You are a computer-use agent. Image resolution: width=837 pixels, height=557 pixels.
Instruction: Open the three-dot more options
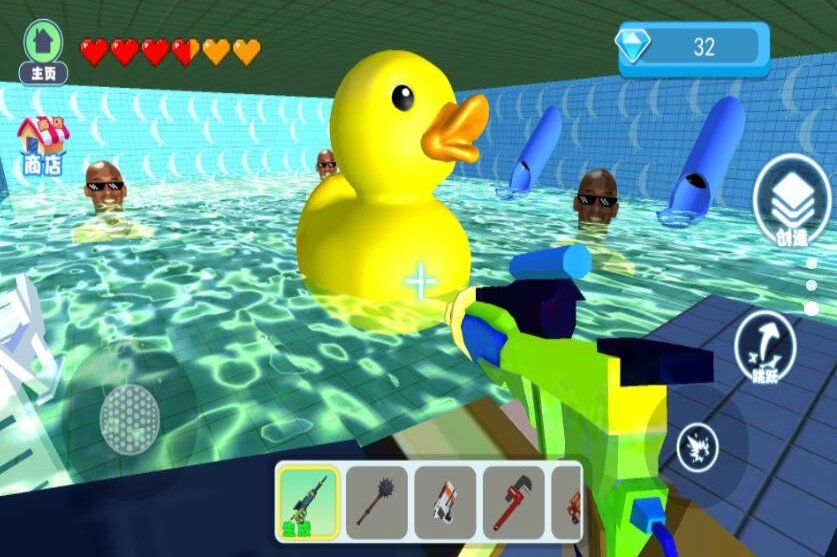[811, 286]
